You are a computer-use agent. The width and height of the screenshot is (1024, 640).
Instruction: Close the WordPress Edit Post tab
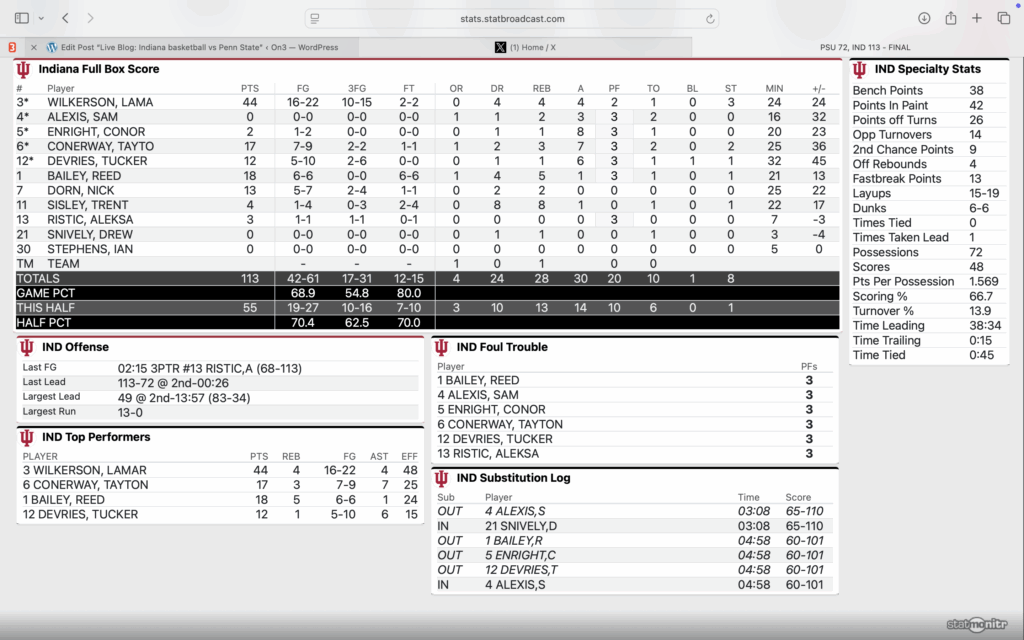34,47
